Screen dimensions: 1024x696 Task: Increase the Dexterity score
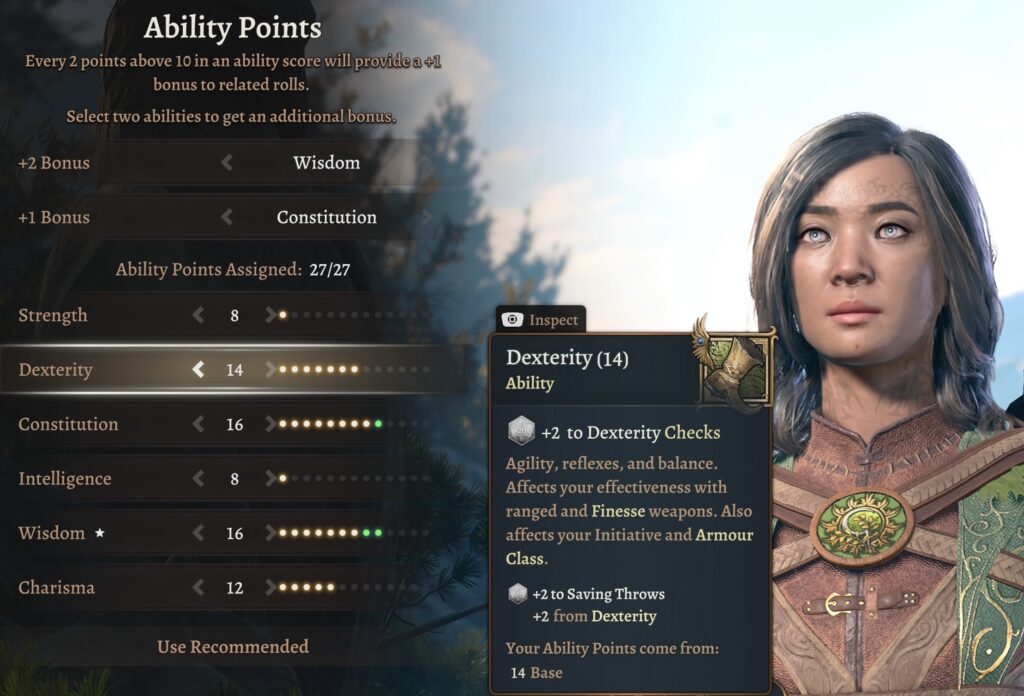point(270,370)
